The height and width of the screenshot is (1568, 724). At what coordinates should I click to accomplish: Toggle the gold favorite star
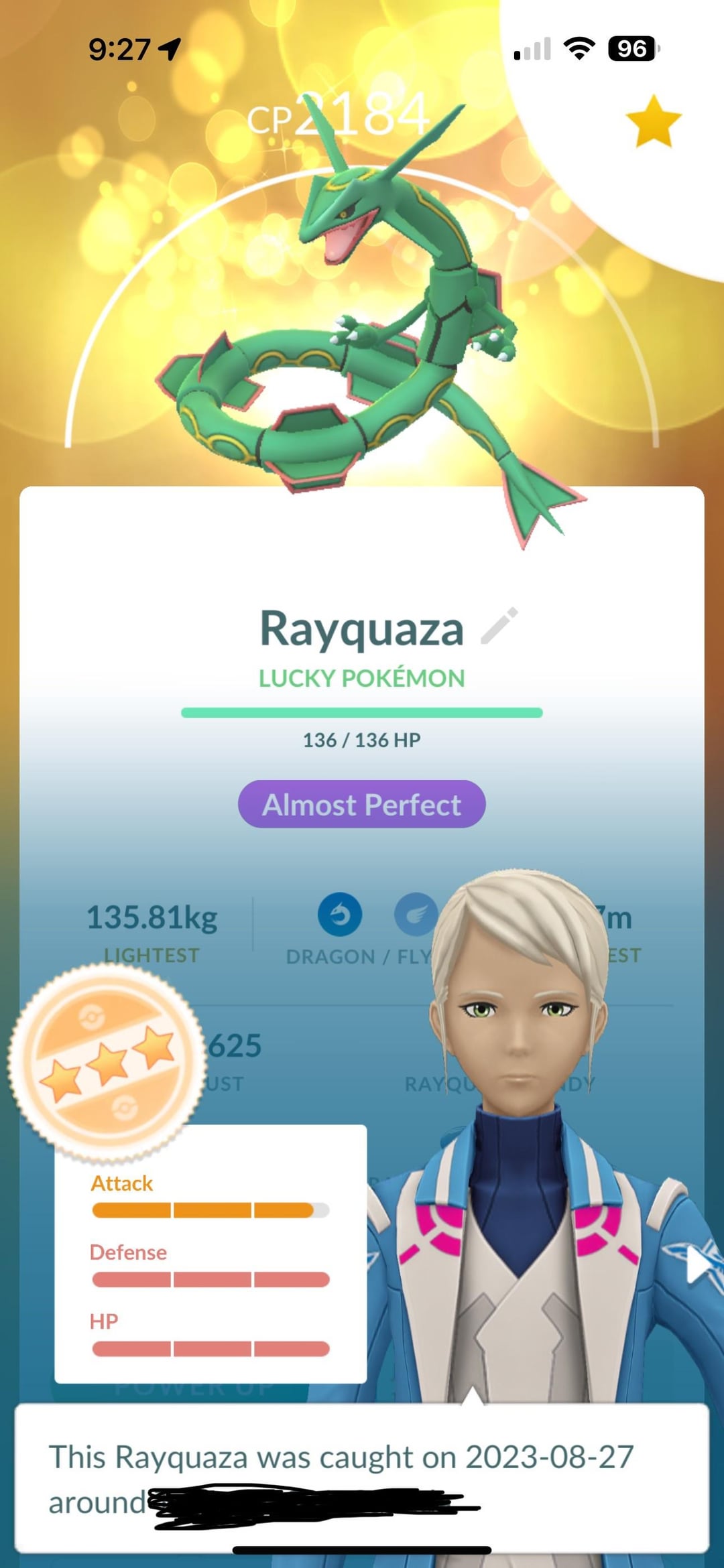click(x=653, y=121)
